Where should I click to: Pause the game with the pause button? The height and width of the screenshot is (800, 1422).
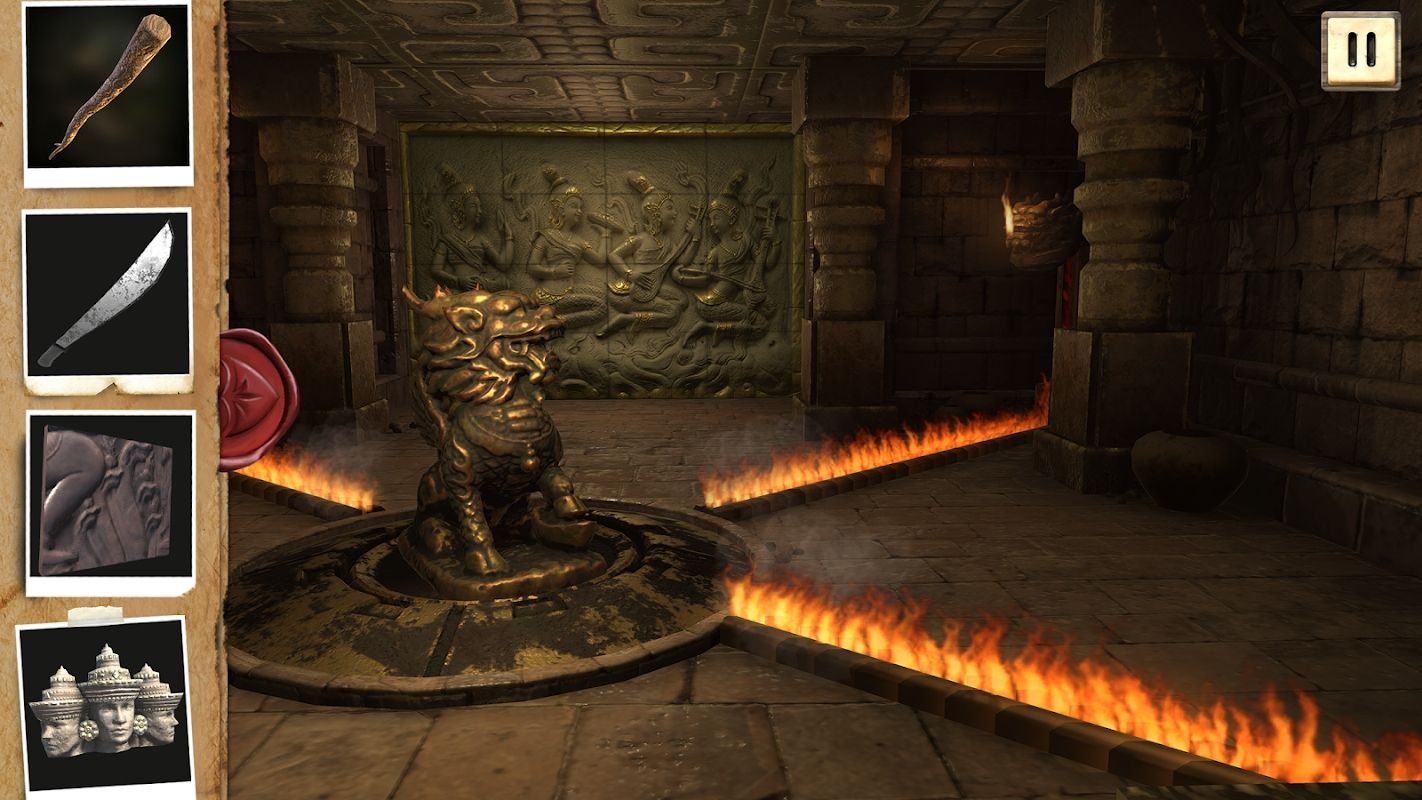pyautogui.click(x=1360, y=50)
